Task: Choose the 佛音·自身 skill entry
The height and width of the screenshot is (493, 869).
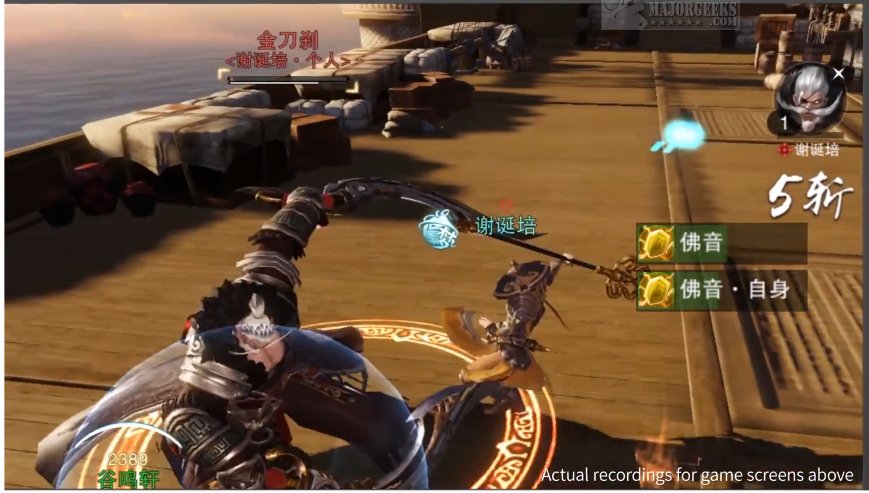Action: 721,290
